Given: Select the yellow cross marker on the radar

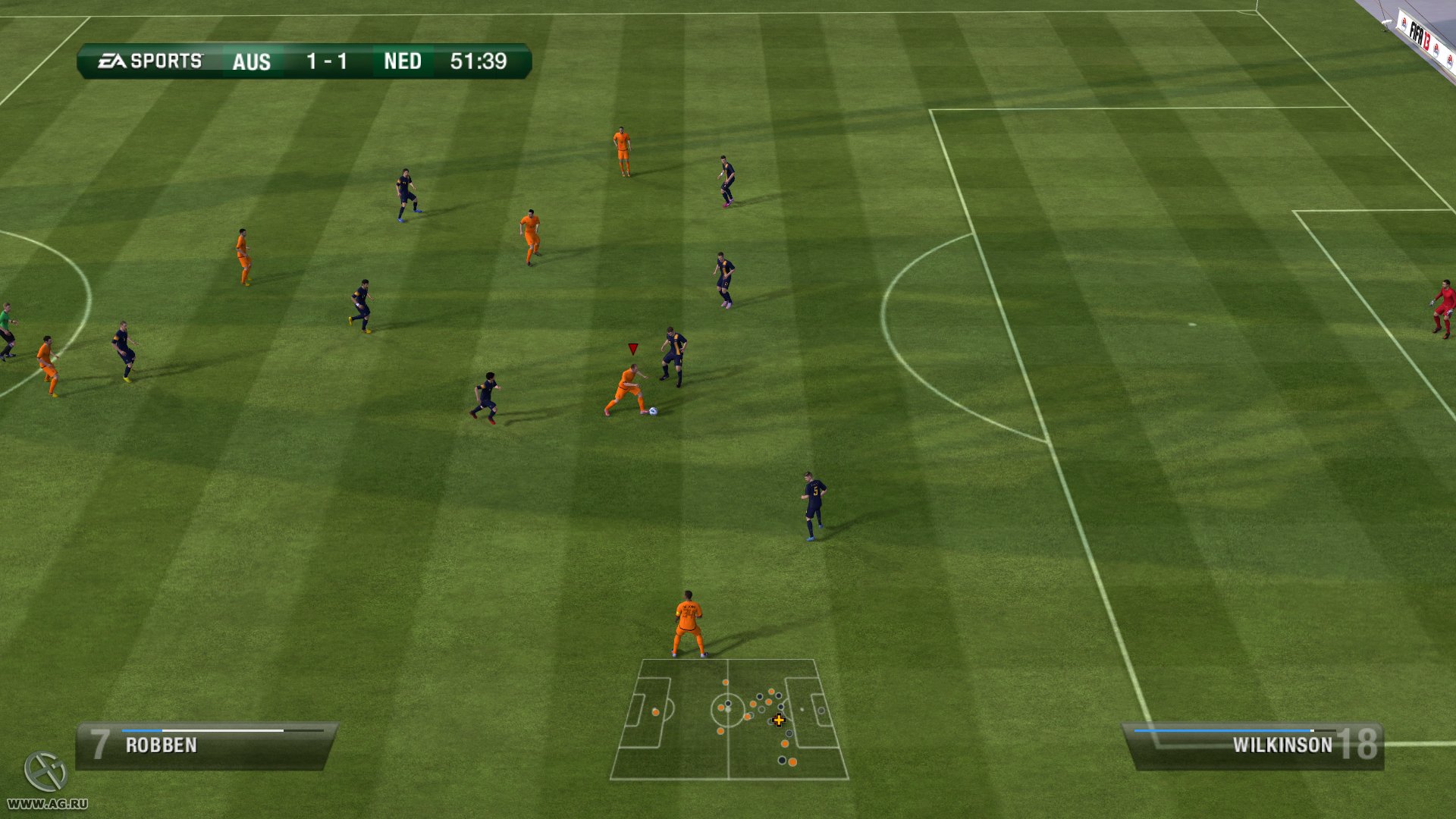Looking at the screenshot, I should coord(779,721).
